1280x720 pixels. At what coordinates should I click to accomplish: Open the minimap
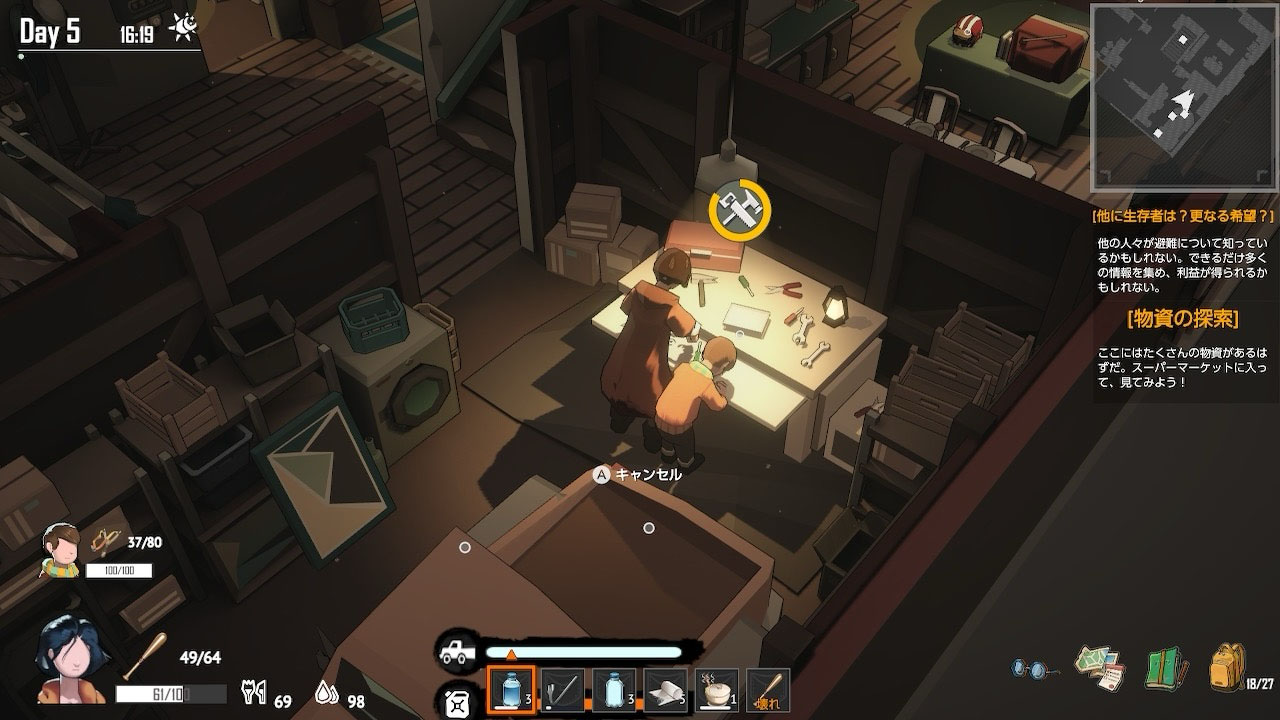point(1183,100)
